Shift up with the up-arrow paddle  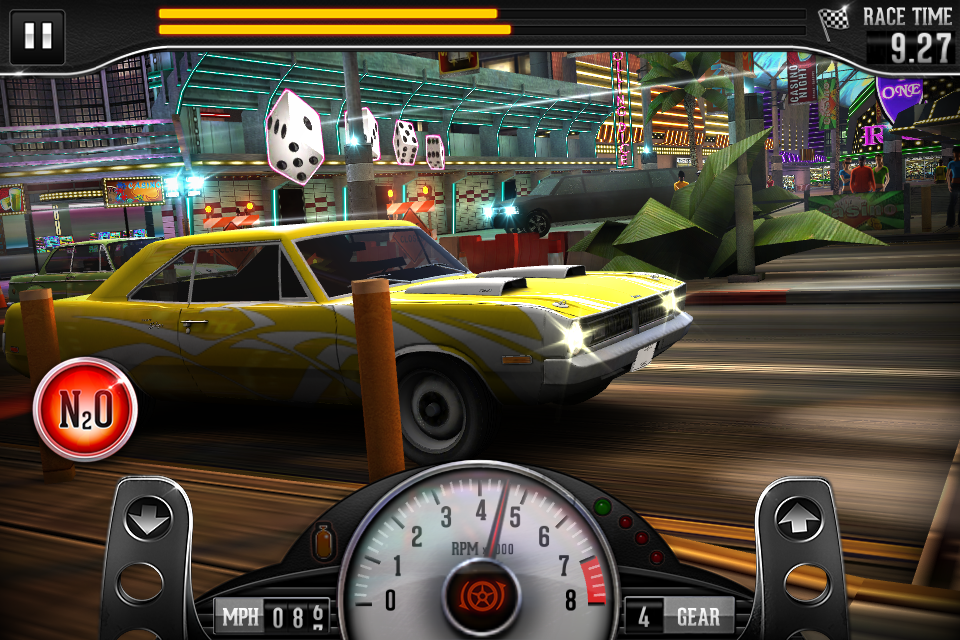(799, 520)
